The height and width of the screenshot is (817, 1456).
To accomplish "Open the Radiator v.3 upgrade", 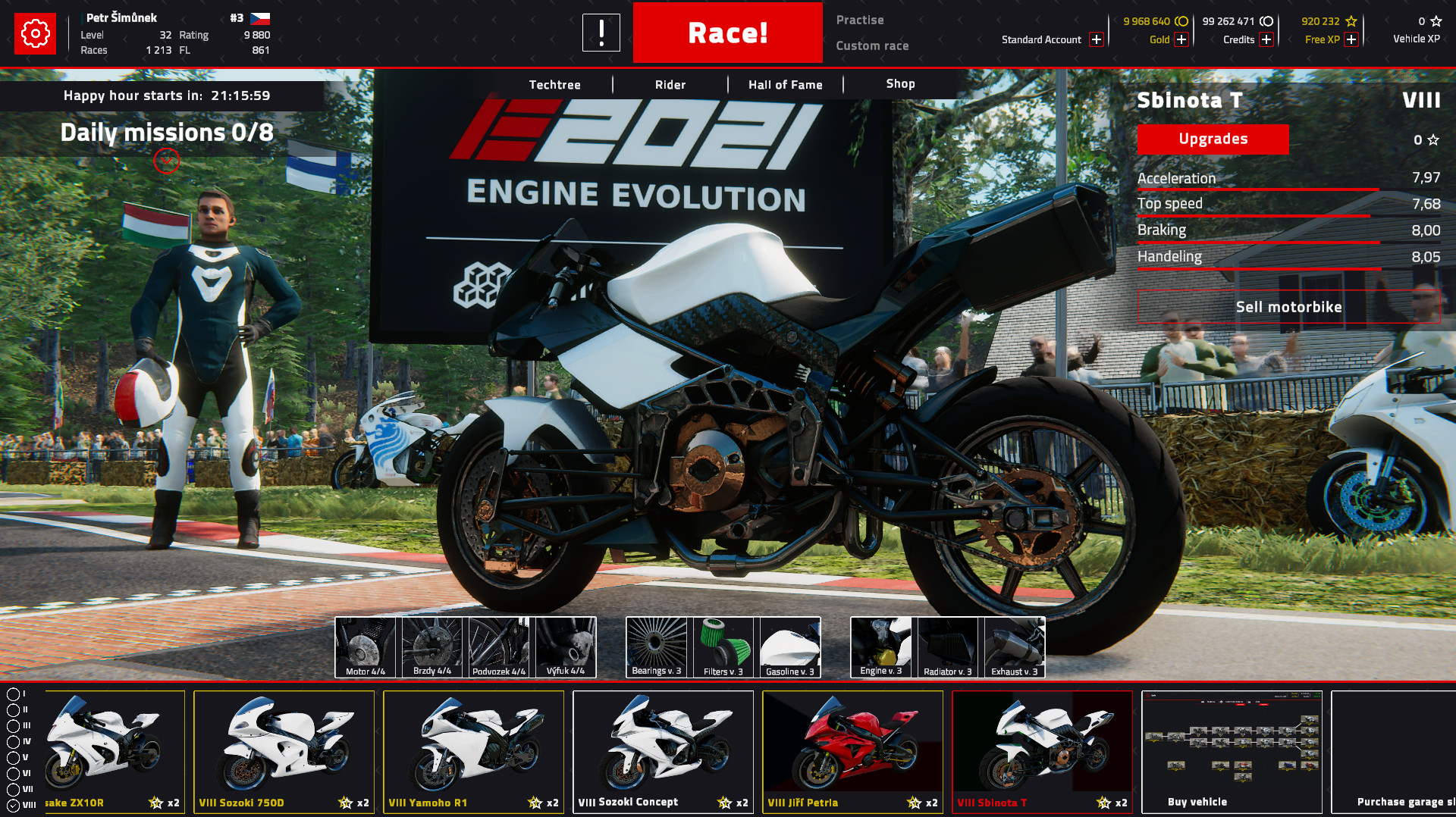I will click(x=947, y=646).
